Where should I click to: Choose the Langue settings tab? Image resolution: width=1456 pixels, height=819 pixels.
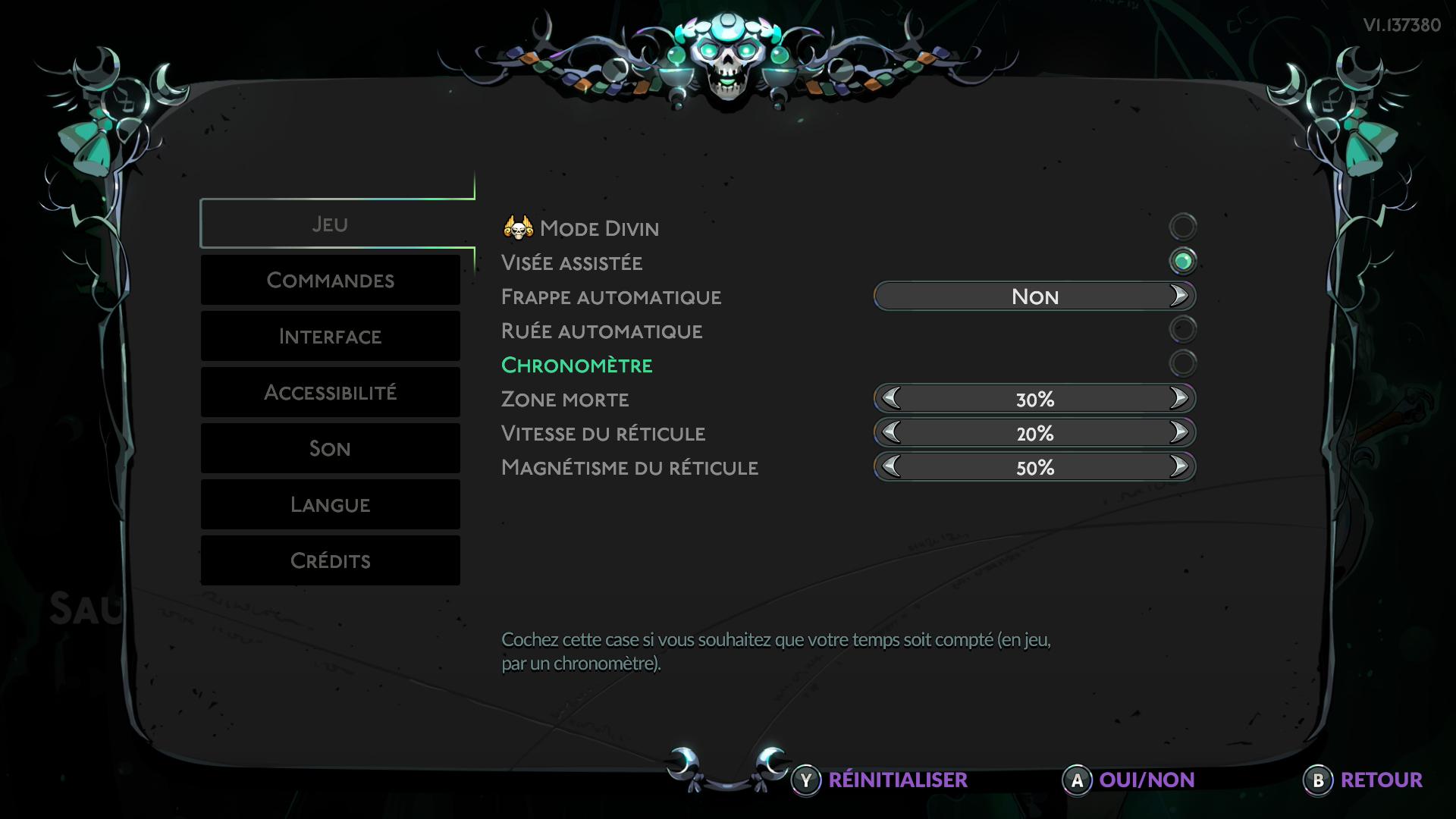click(x=330, y=505)
